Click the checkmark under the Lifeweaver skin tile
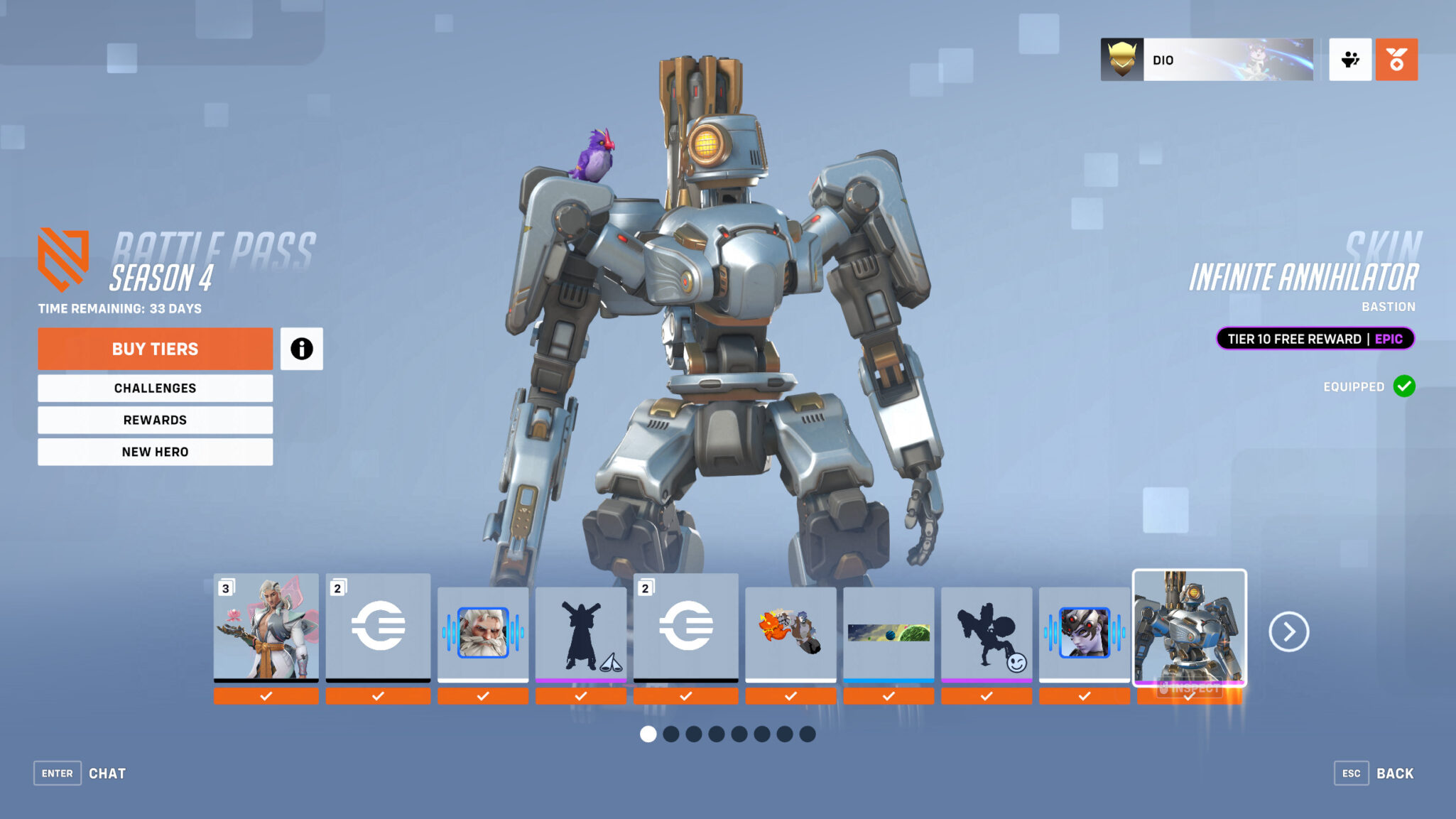 266,696
